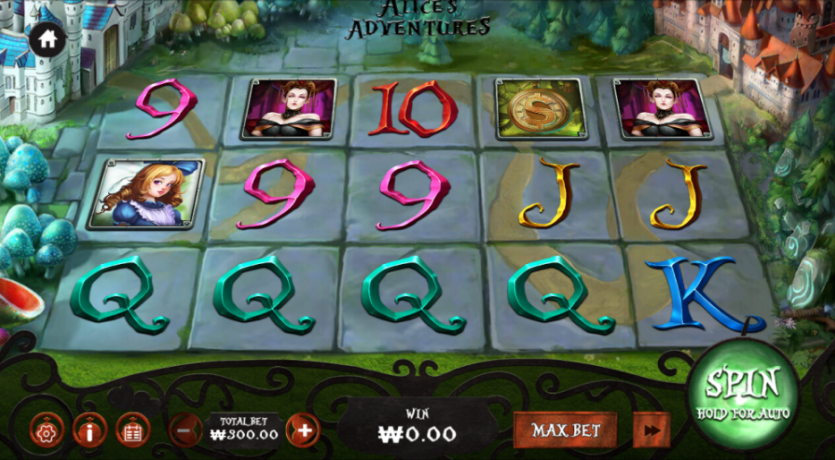835x460 pixels.
Task: Show game info with the i button
Action: click(90, 431)
